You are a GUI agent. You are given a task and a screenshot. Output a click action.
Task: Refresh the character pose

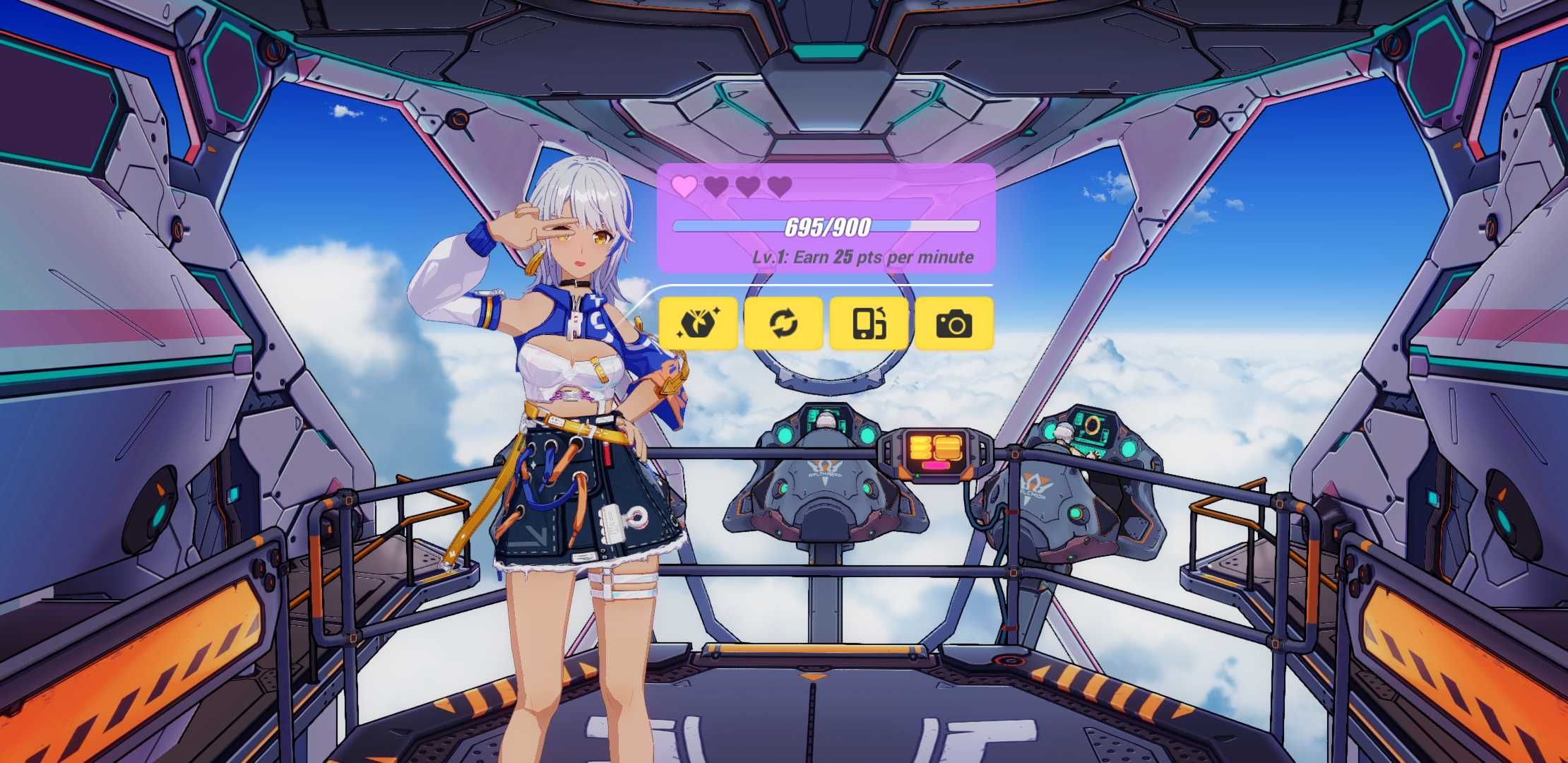pyautogui.click(x=783, y=324)
